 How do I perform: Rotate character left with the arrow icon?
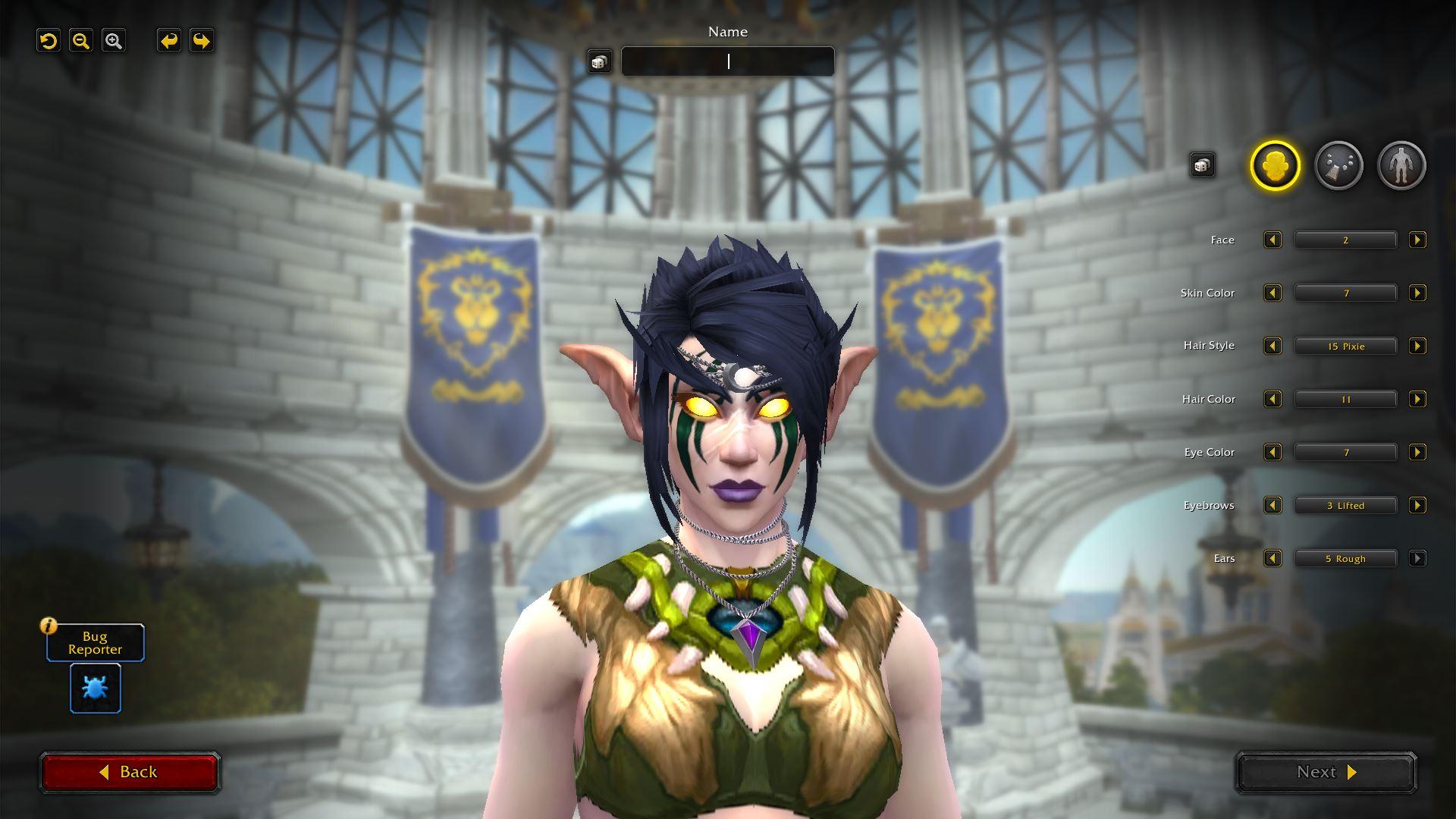pyautogui.click(x=169, y=41)
